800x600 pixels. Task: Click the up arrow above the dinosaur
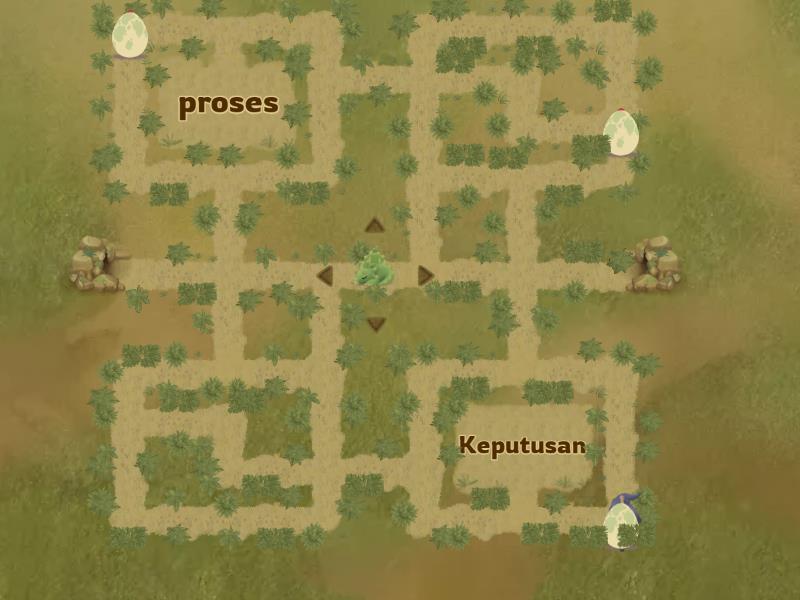[x=375, y=225]
